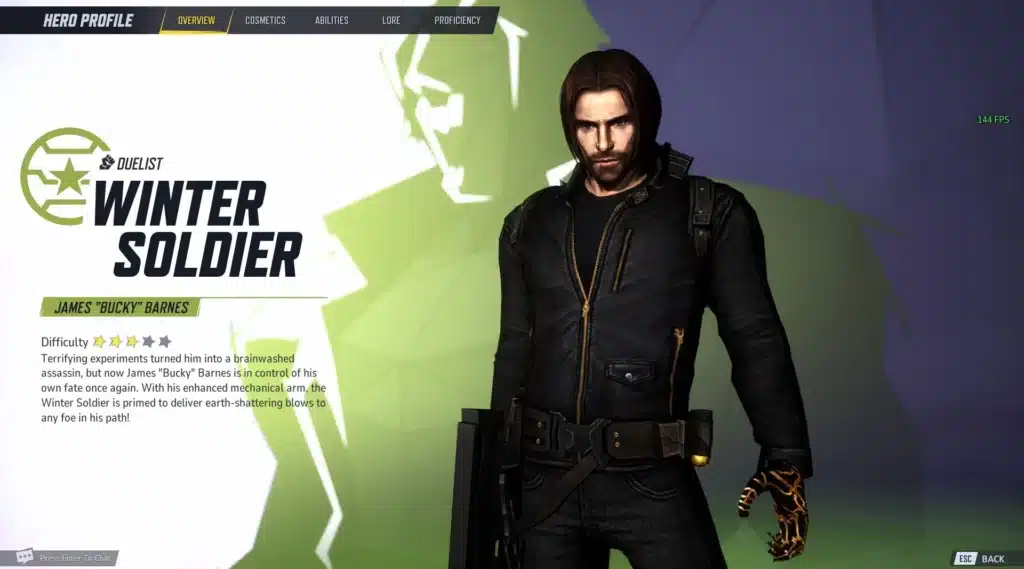Viewport: 1024px width, 569px height.
Task: Go back using the Back button
Action: (981, 558)
